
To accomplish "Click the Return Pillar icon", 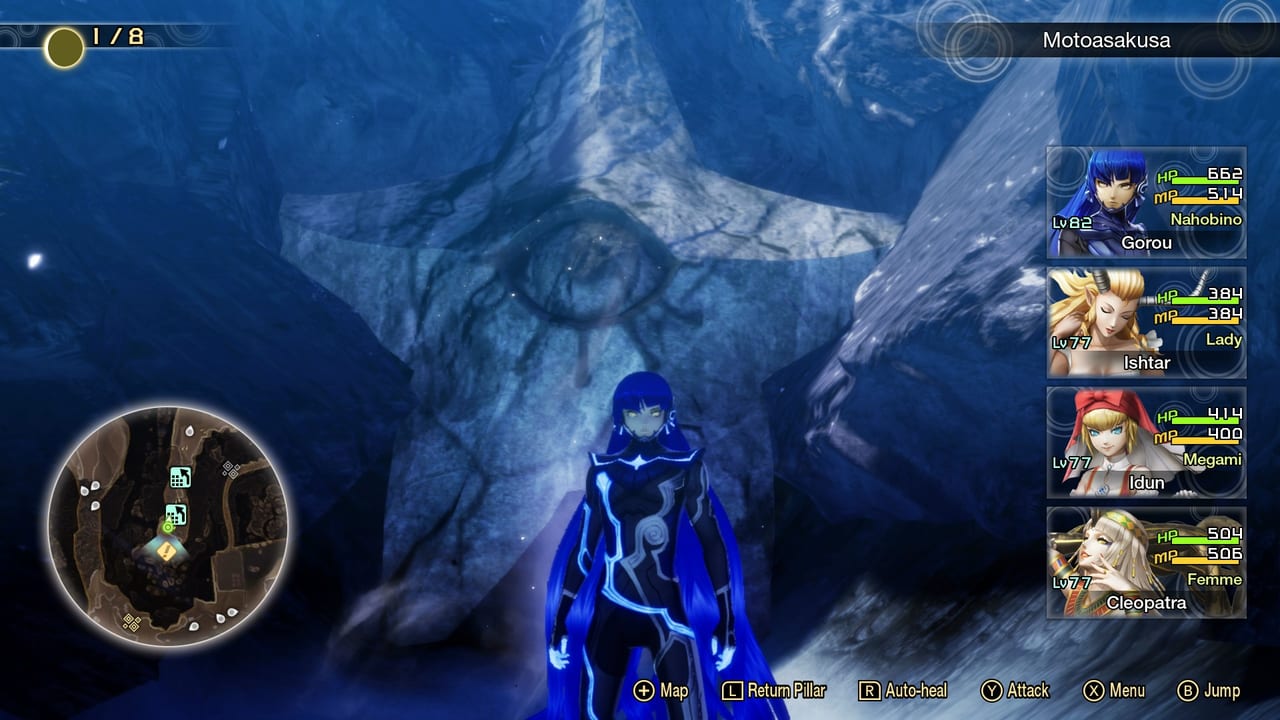I will coord(734,690).
